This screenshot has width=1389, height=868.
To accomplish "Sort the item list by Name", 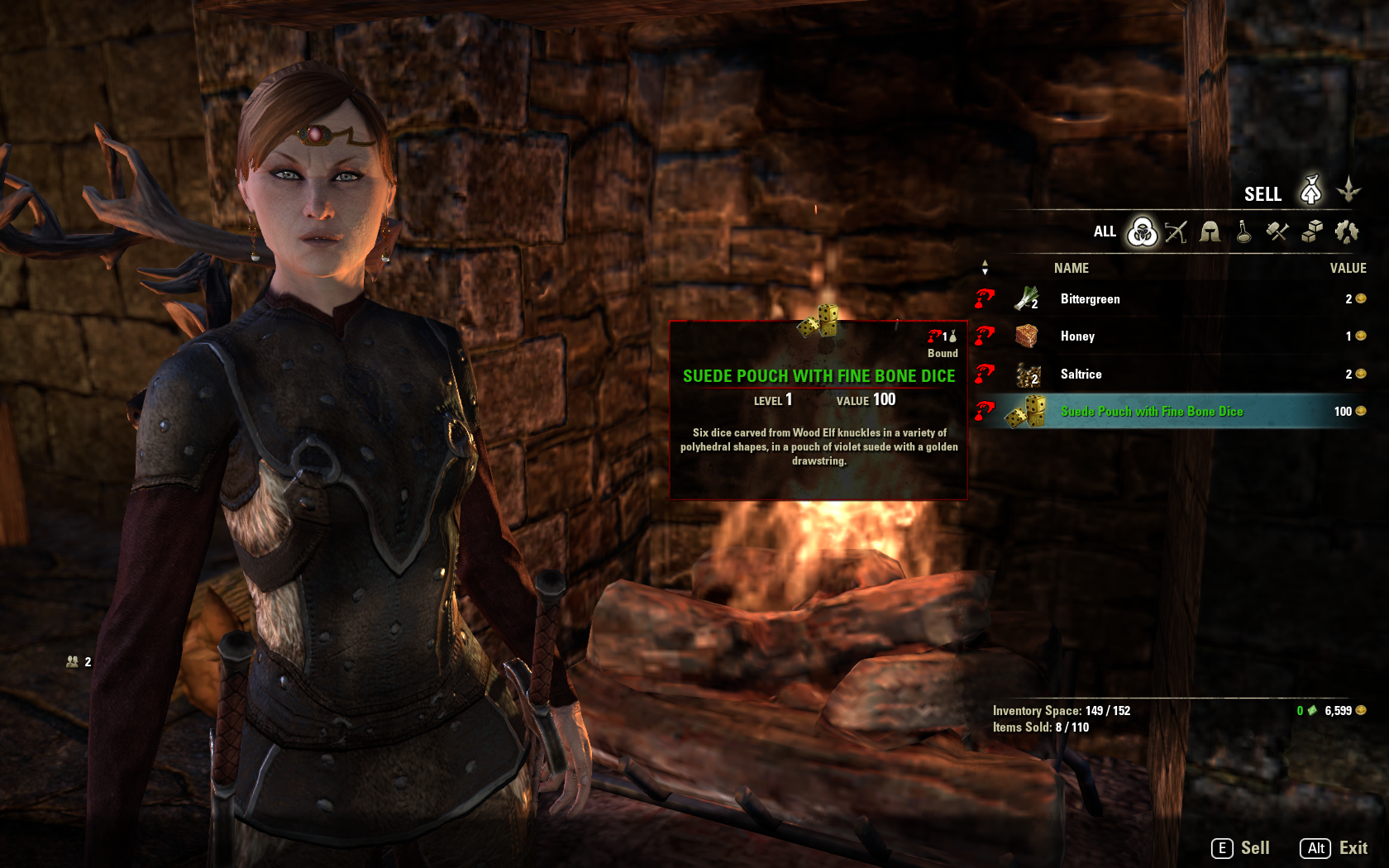I will click(1071, 268).
